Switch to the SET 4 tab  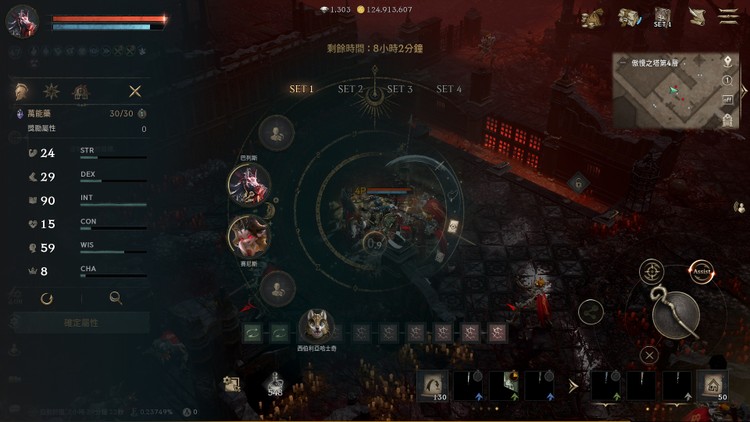(449, 89)
